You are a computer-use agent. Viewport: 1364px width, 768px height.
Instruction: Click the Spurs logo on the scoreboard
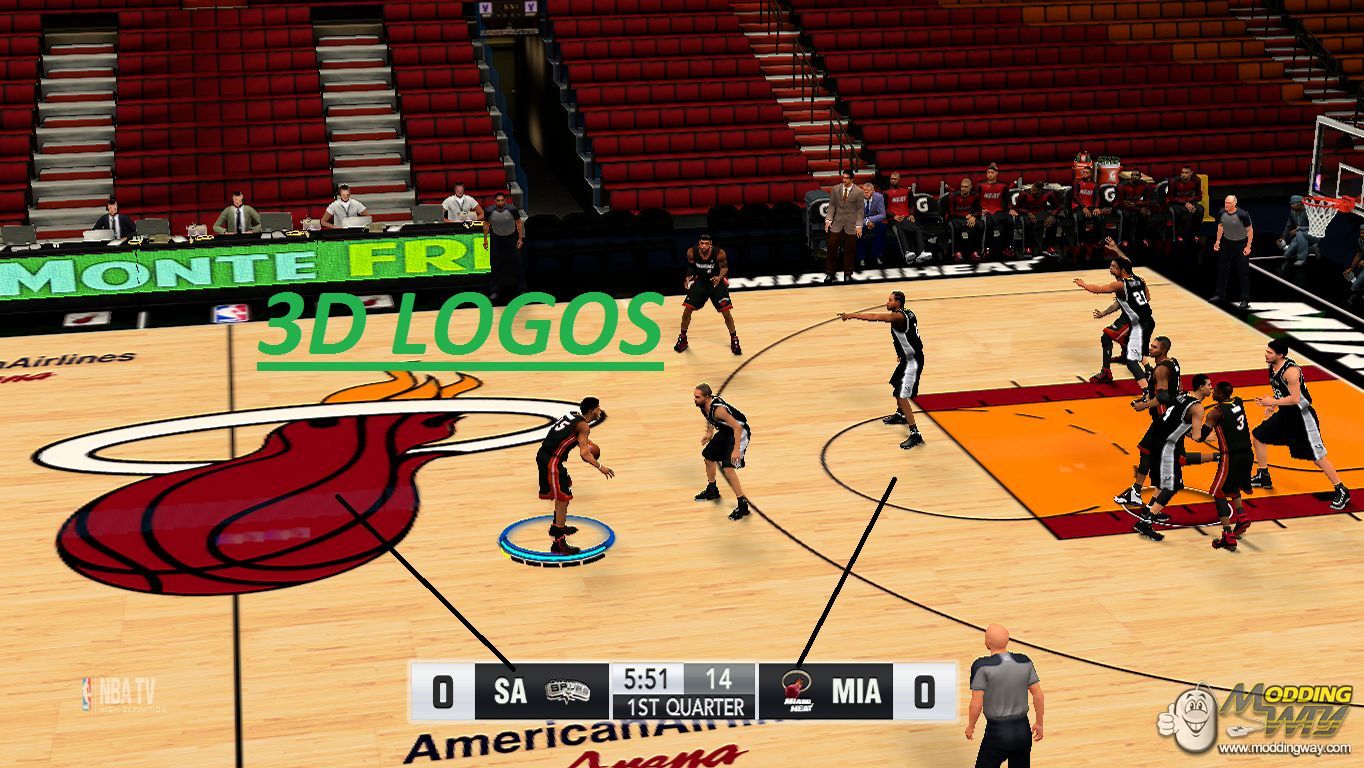567,691
